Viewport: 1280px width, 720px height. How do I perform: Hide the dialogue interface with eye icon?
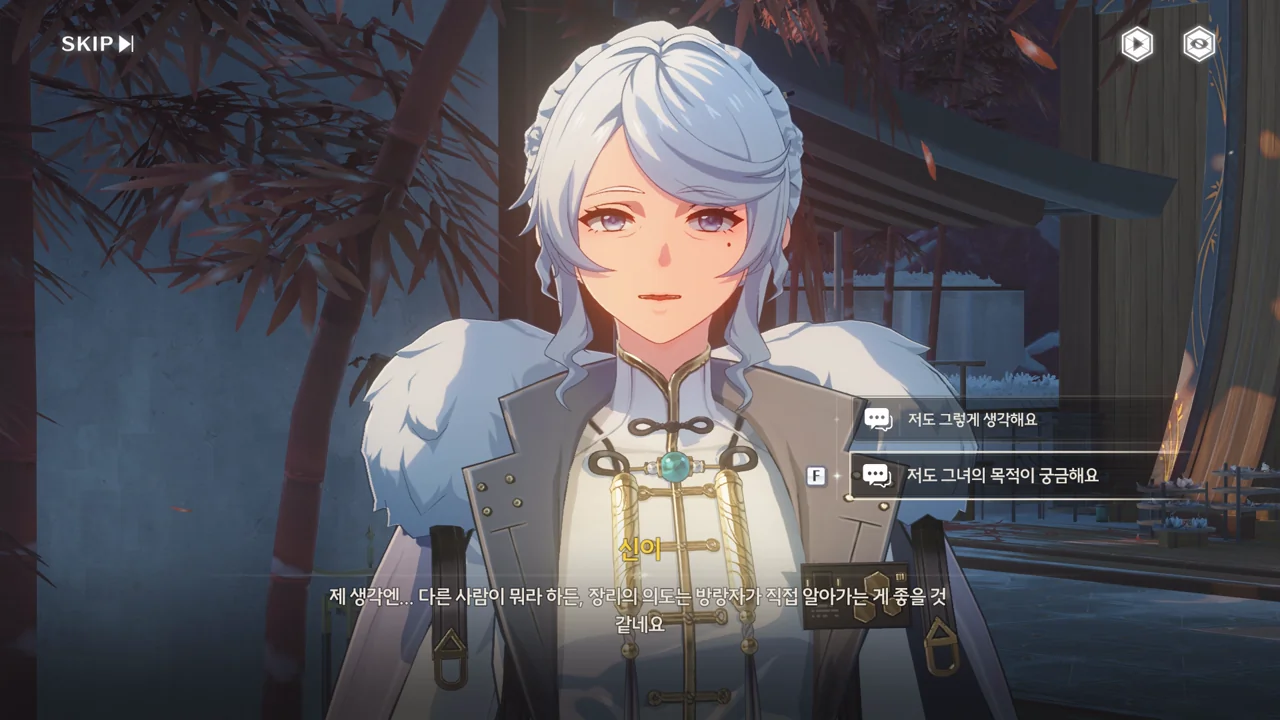pos(1199,44)
